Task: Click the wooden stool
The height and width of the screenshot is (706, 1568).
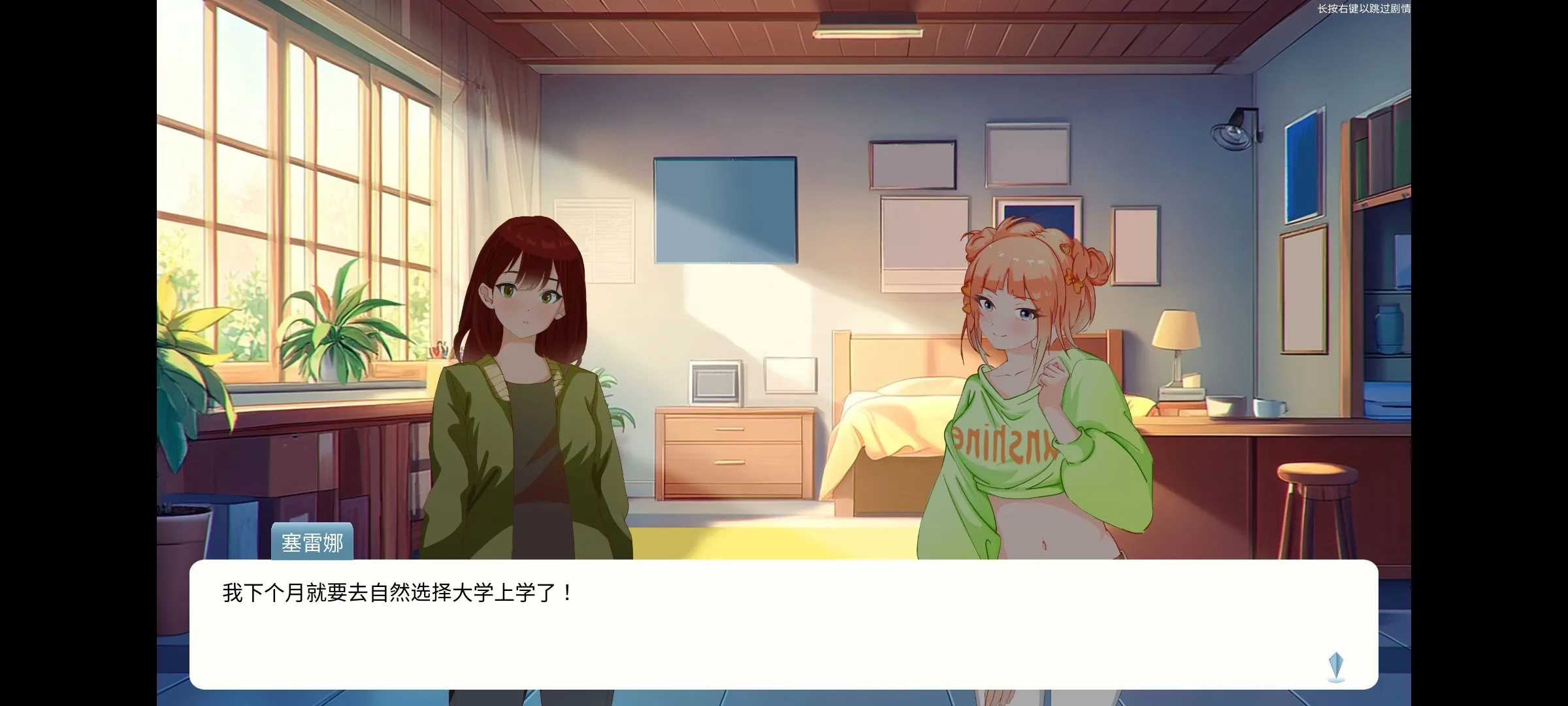Action: pyautogui.click(x=1315, y=497)
